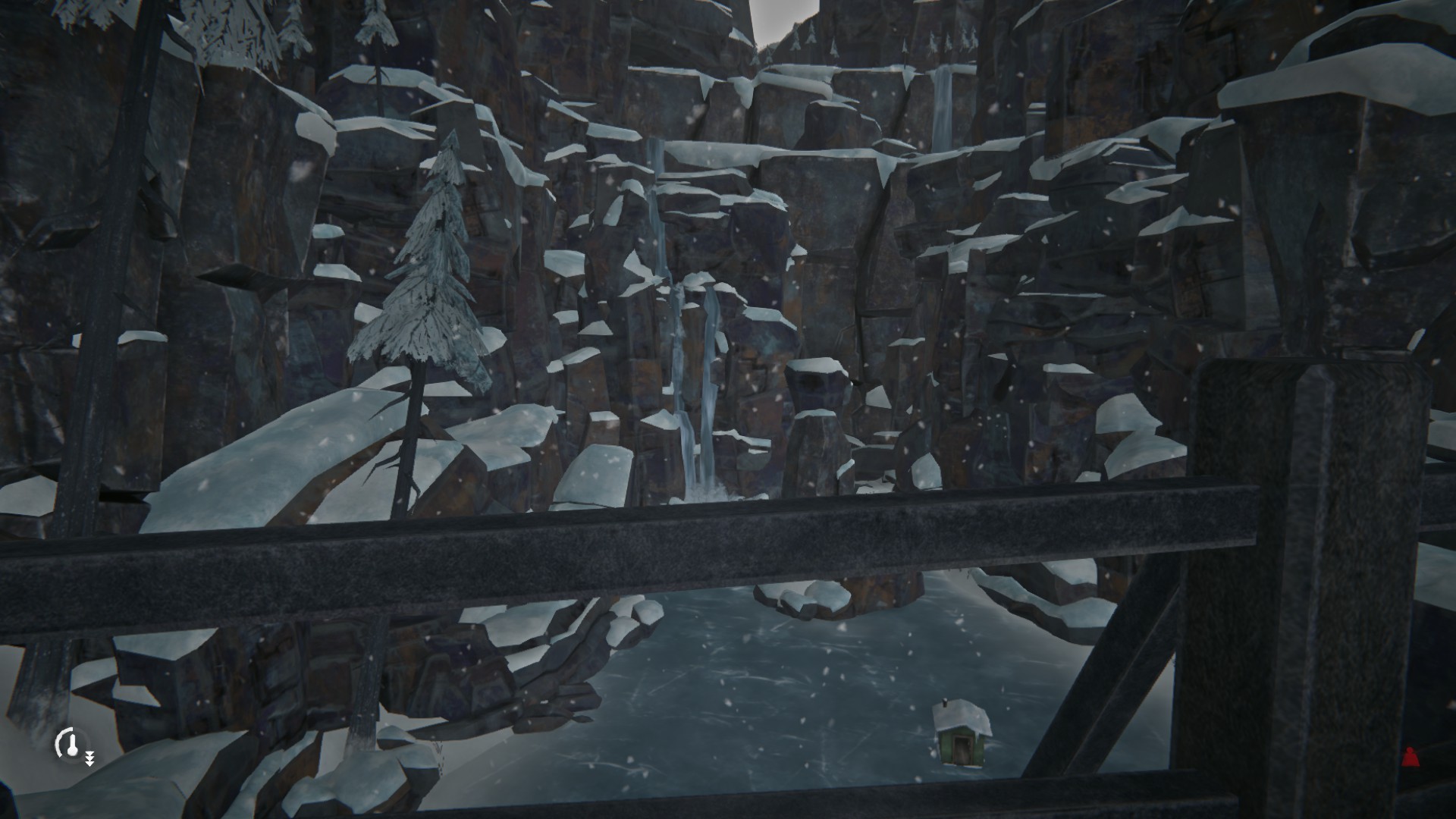Click the thermometer cold status icon

[x=70, y=745]
